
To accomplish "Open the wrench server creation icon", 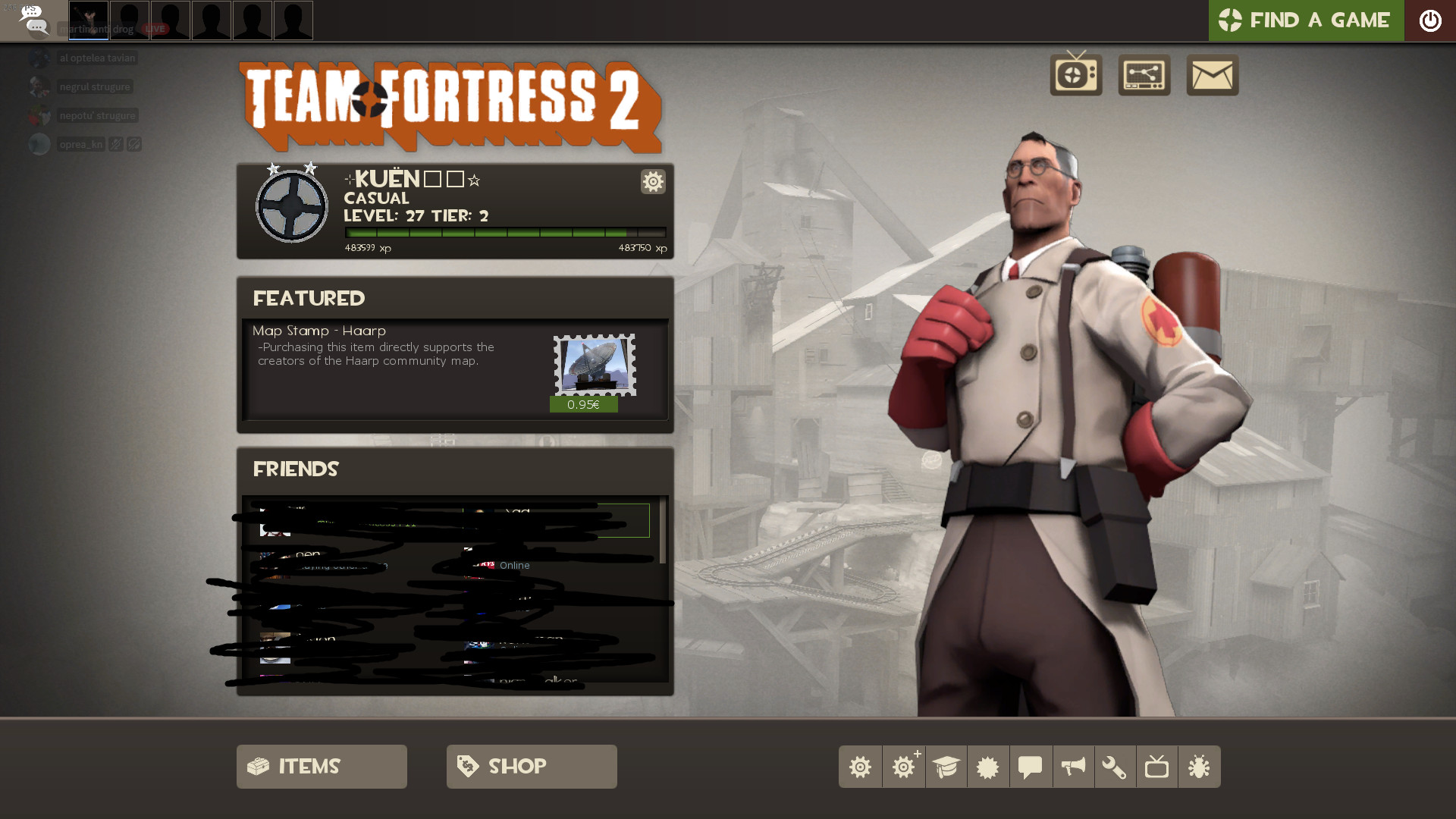I will pos(1116,767).
